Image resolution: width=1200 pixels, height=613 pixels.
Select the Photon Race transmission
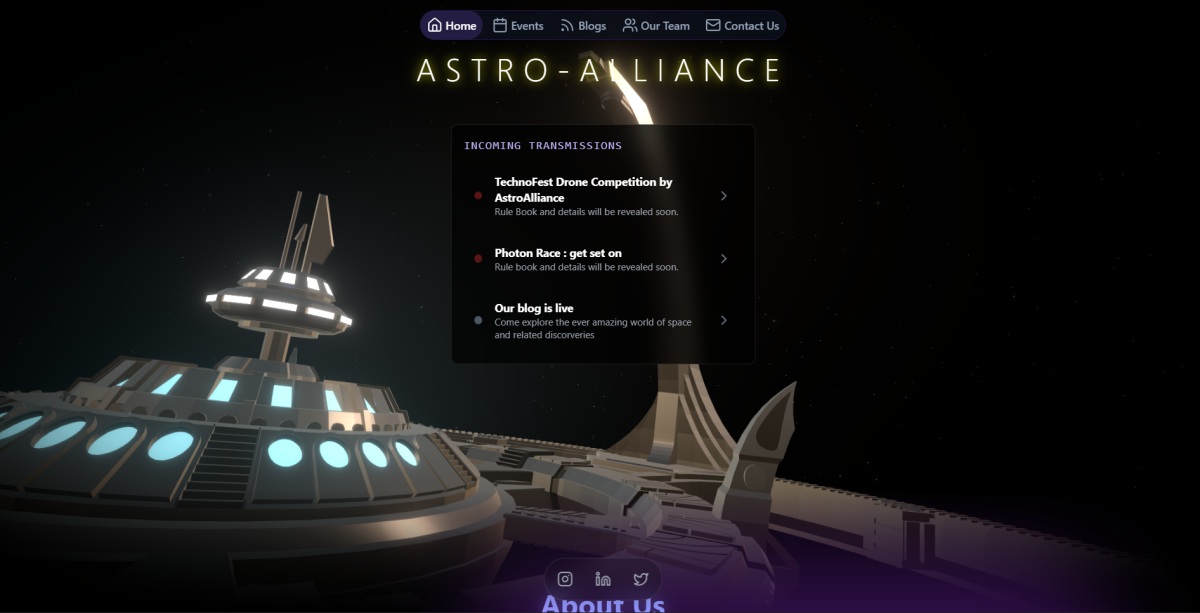pyautogui.click(x=602, y=259)
